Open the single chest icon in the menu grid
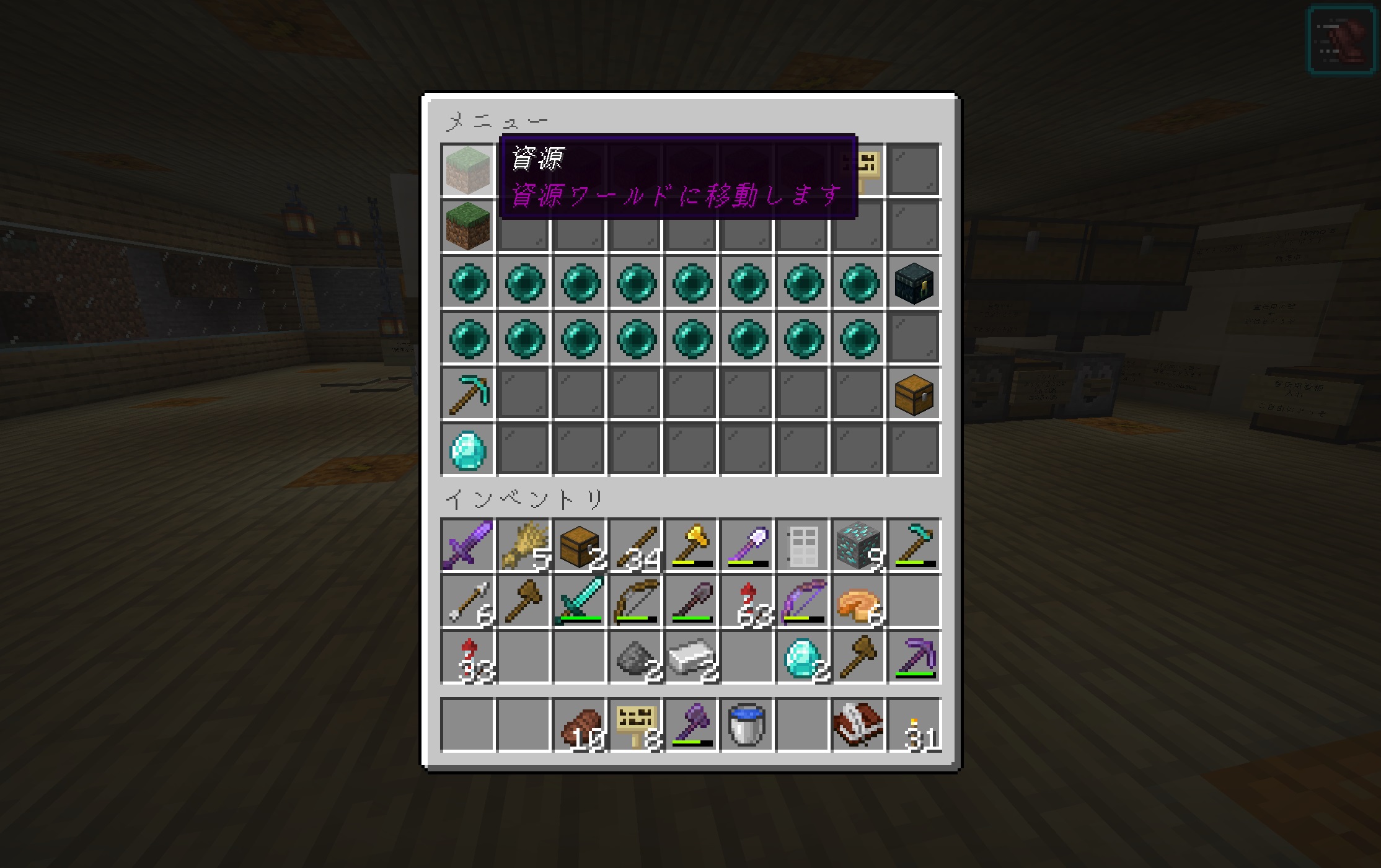The width and height of the screenshot is (1381, 868). pyautogui.click(x=914, y=394)
